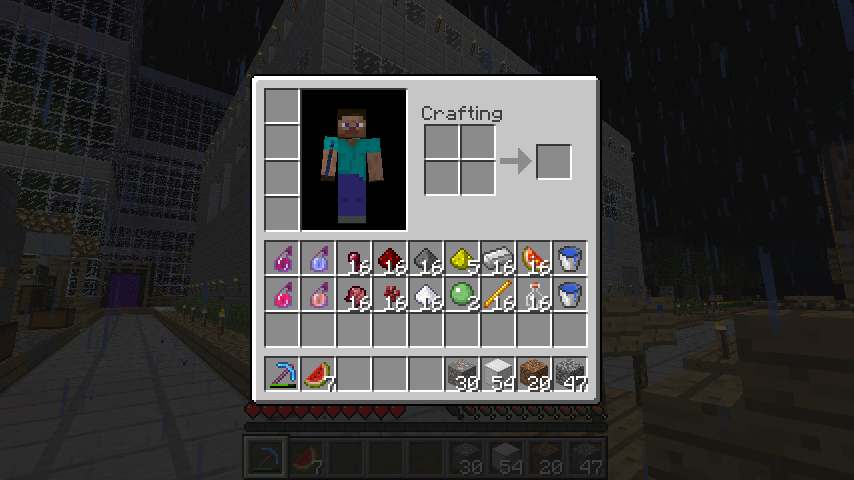The image size is (854, 480).
Task: Take the stack of 47 stone blocks
Action: tap(571, 375)
